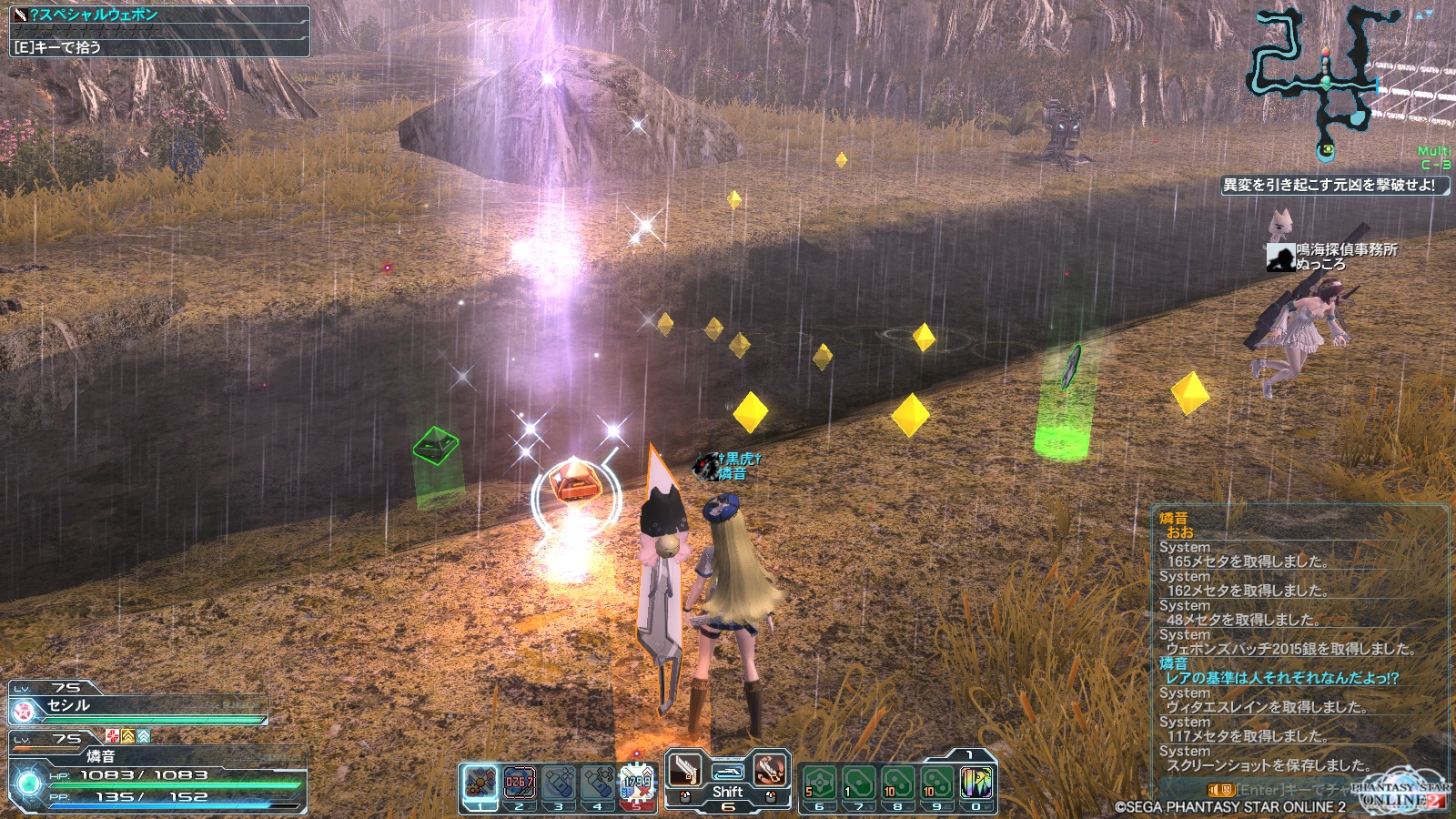The image size is (1456, 819).
Task: Click the center weapon action icon above Shift
Action: [727, 772]
